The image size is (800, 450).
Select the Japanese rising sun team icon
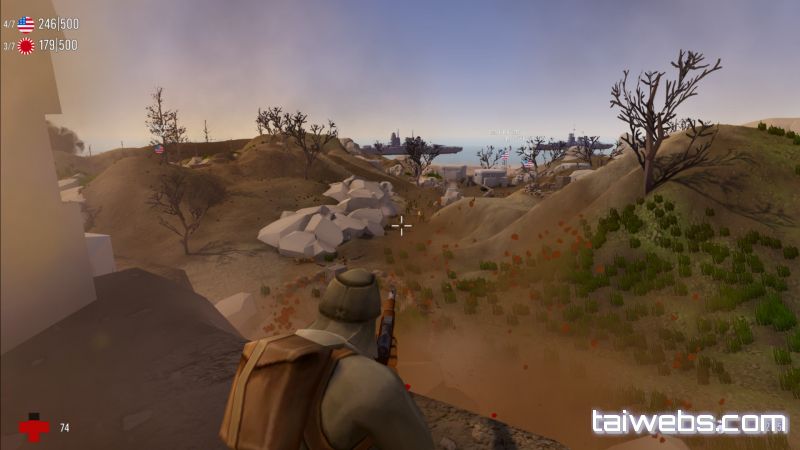[26, 45]
